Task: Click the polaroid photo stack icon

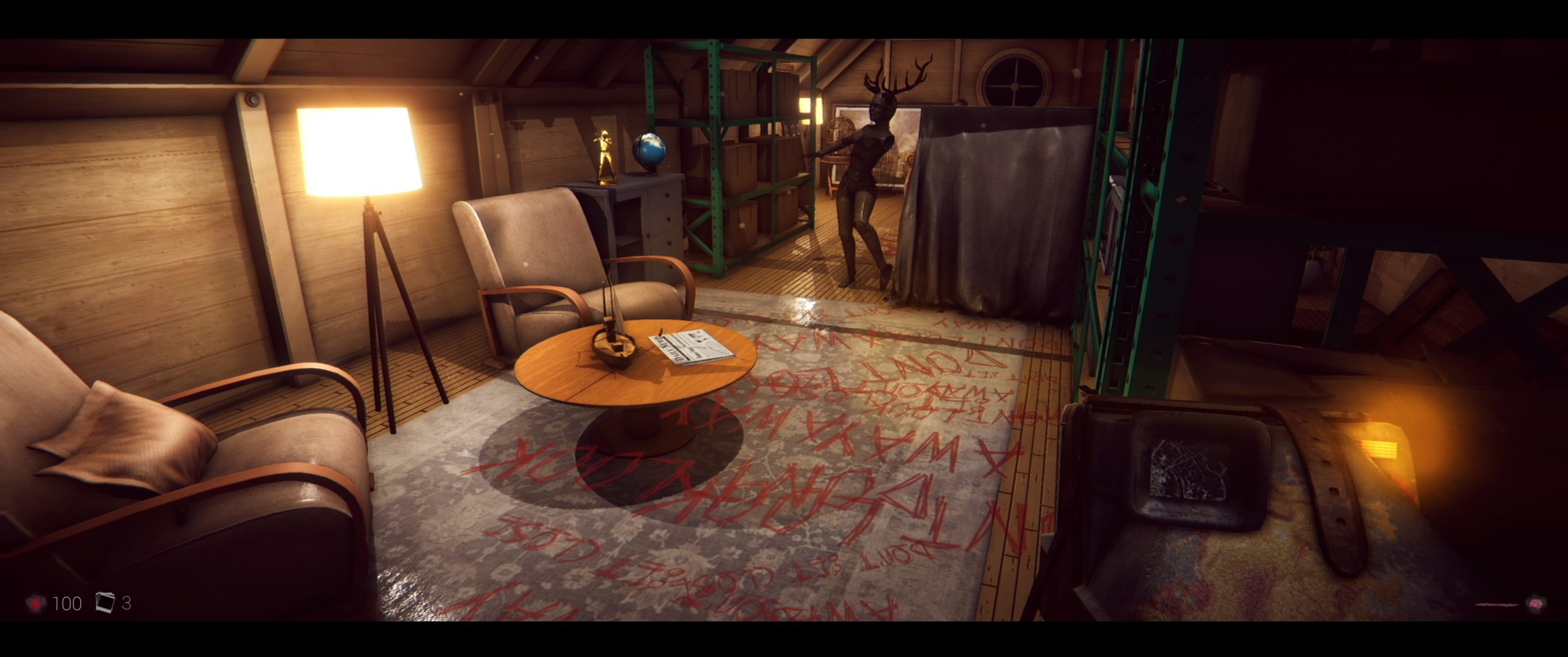Action: [105, 603]
